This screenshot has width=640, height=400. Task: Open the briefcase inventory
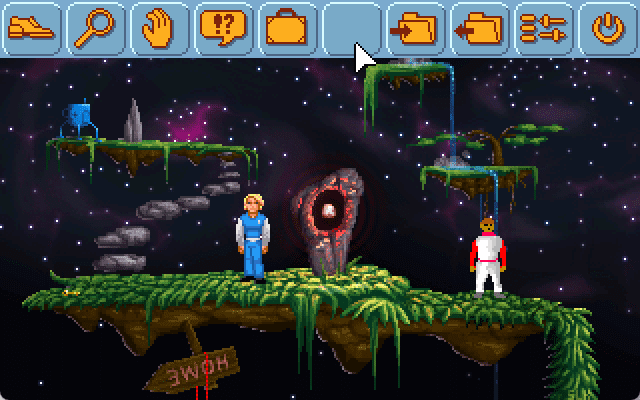287,27
